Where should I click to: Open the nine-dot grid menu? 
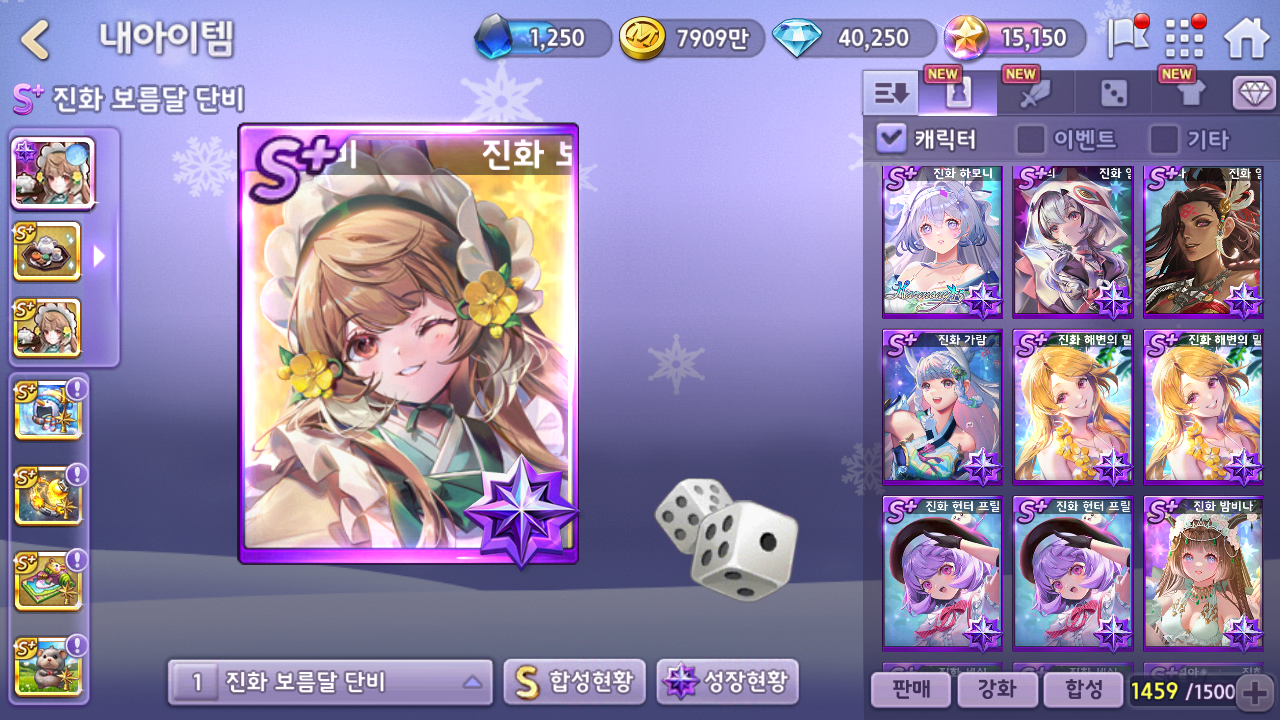(x=1185, y=40)
